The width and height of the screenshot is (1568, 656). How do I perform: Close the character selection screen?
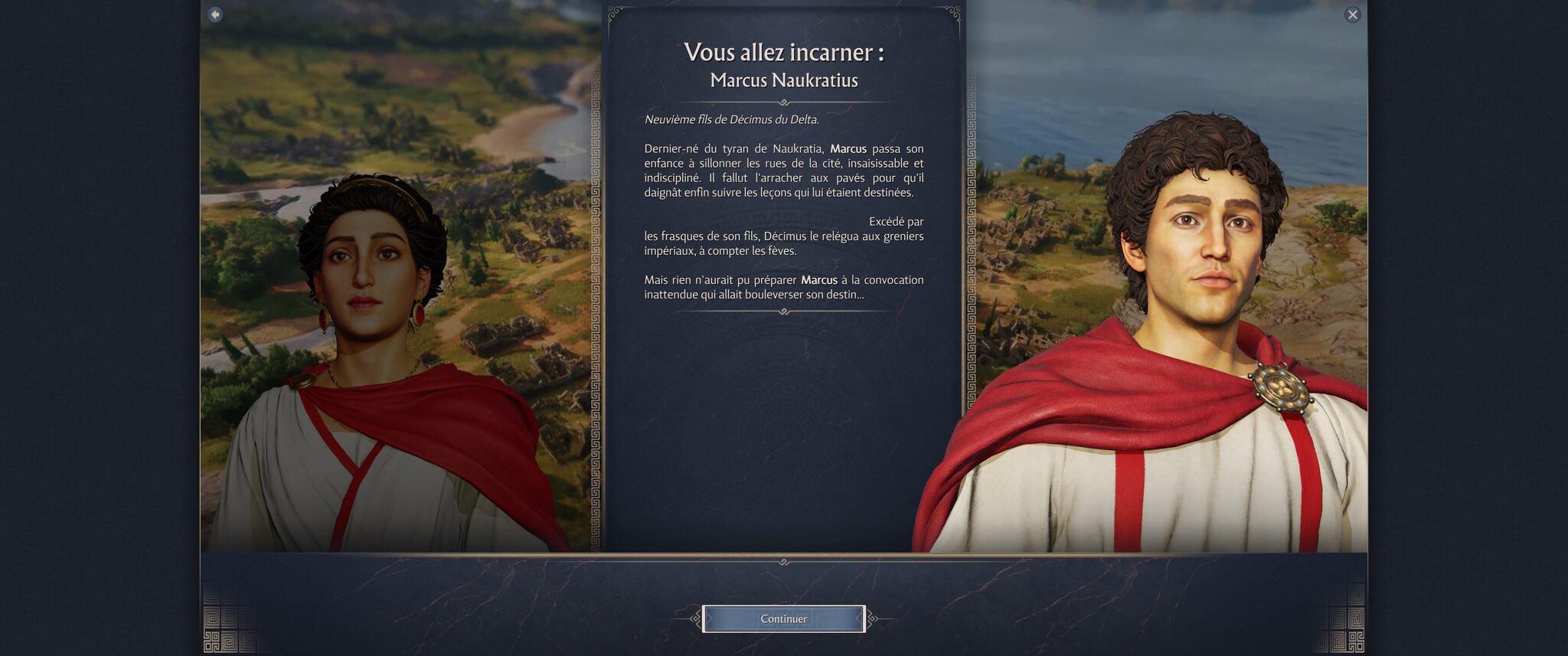[x=1352, y=15]
